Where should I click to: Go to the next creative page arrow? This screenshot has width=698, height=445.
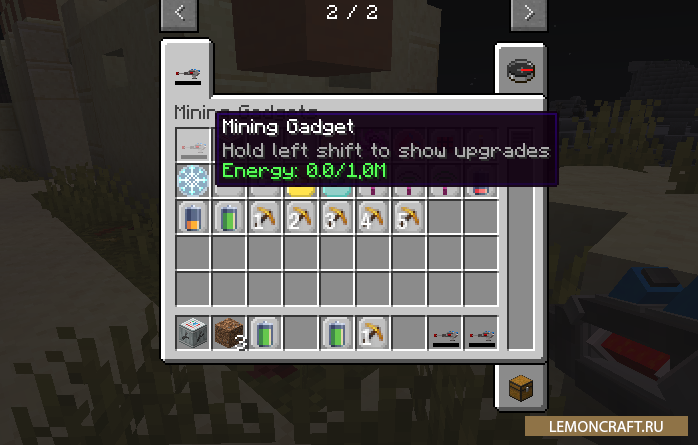tap(527, 14)
